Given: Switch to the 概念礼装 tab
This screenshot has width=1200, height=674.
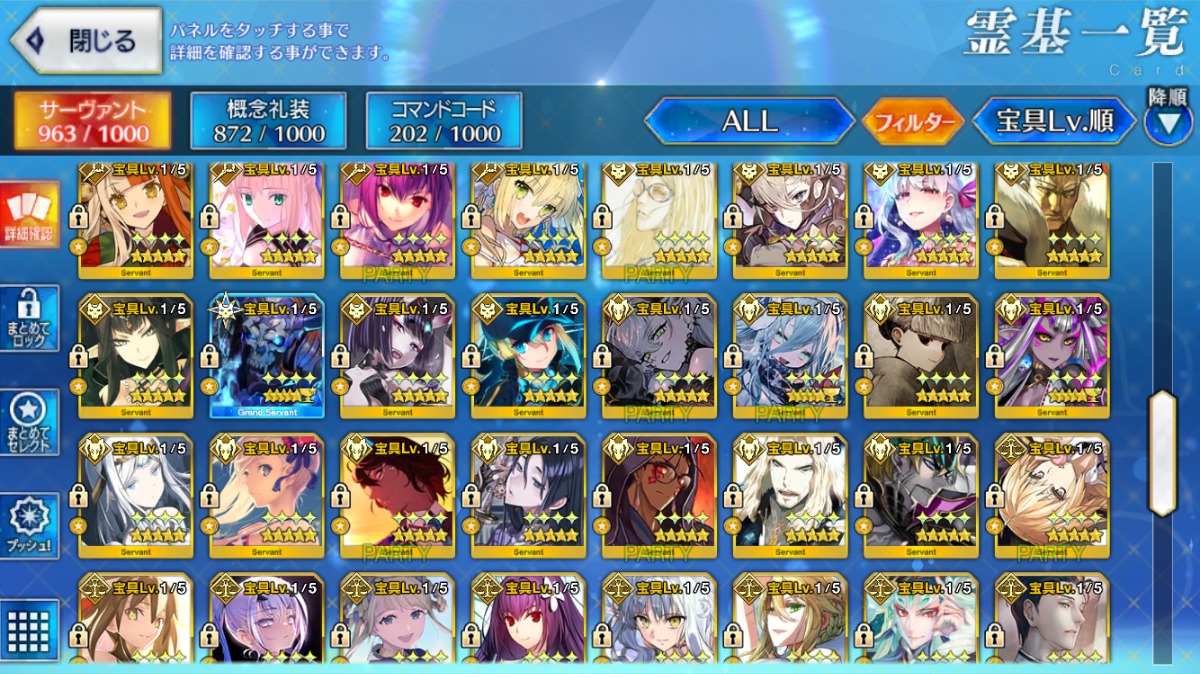Looking at the screenshot, I should pos(268,121).
